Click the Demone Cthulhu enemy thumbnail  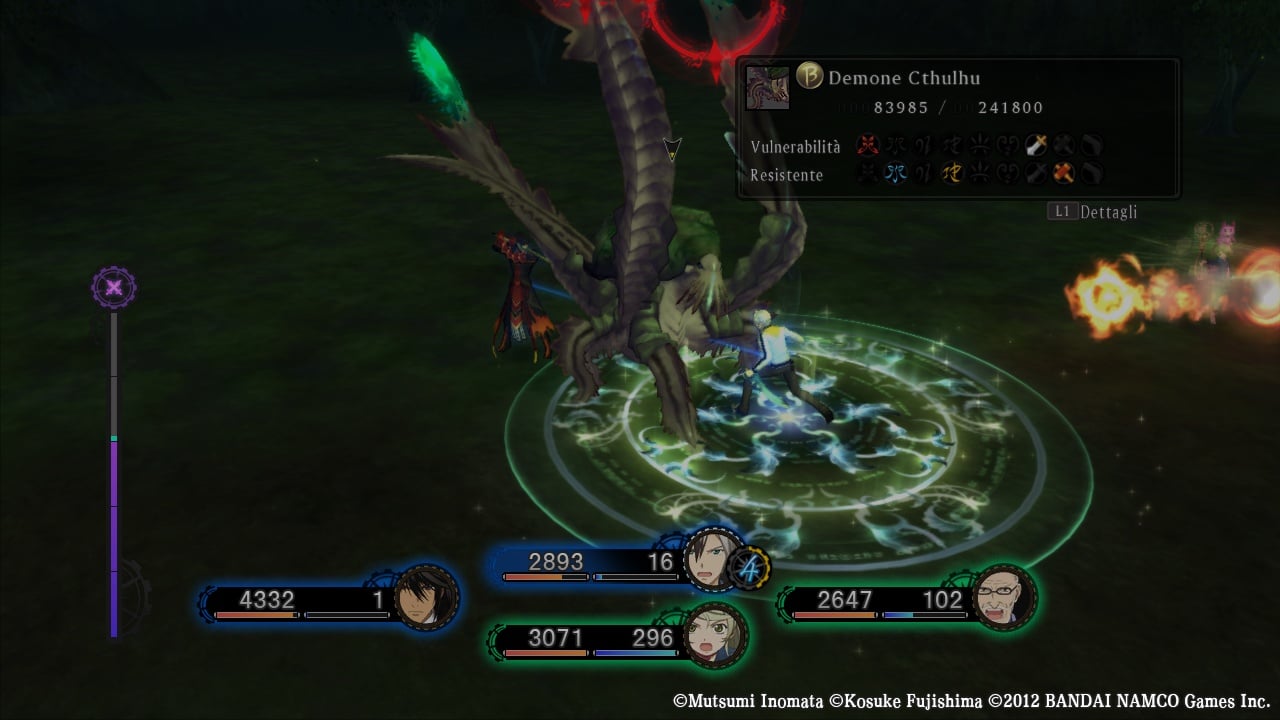tap(768, 88)
